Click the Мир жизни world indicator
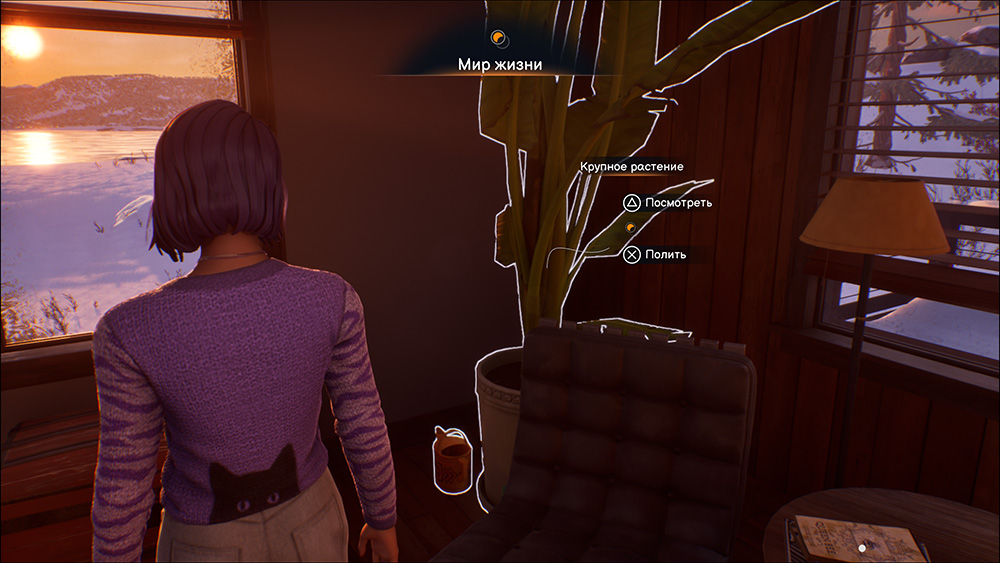1000x563 pixels. [x=499, y=64]
